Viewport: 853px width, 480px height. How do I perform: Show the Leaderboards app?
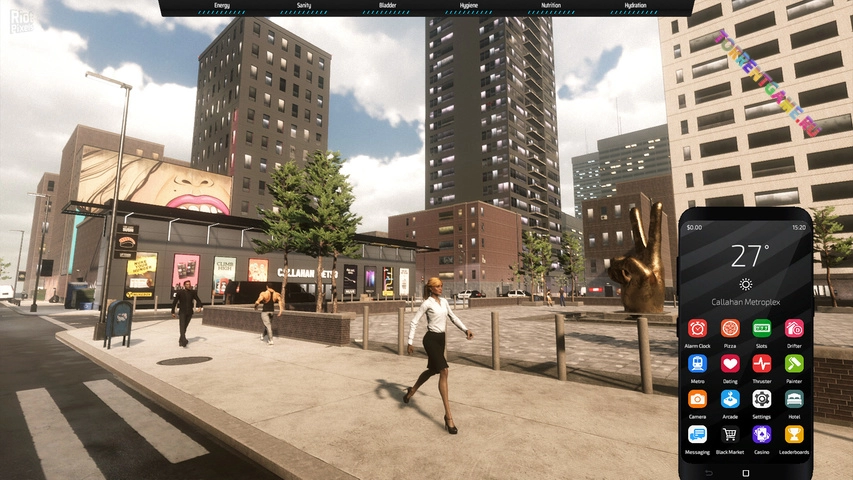point(794,434)
